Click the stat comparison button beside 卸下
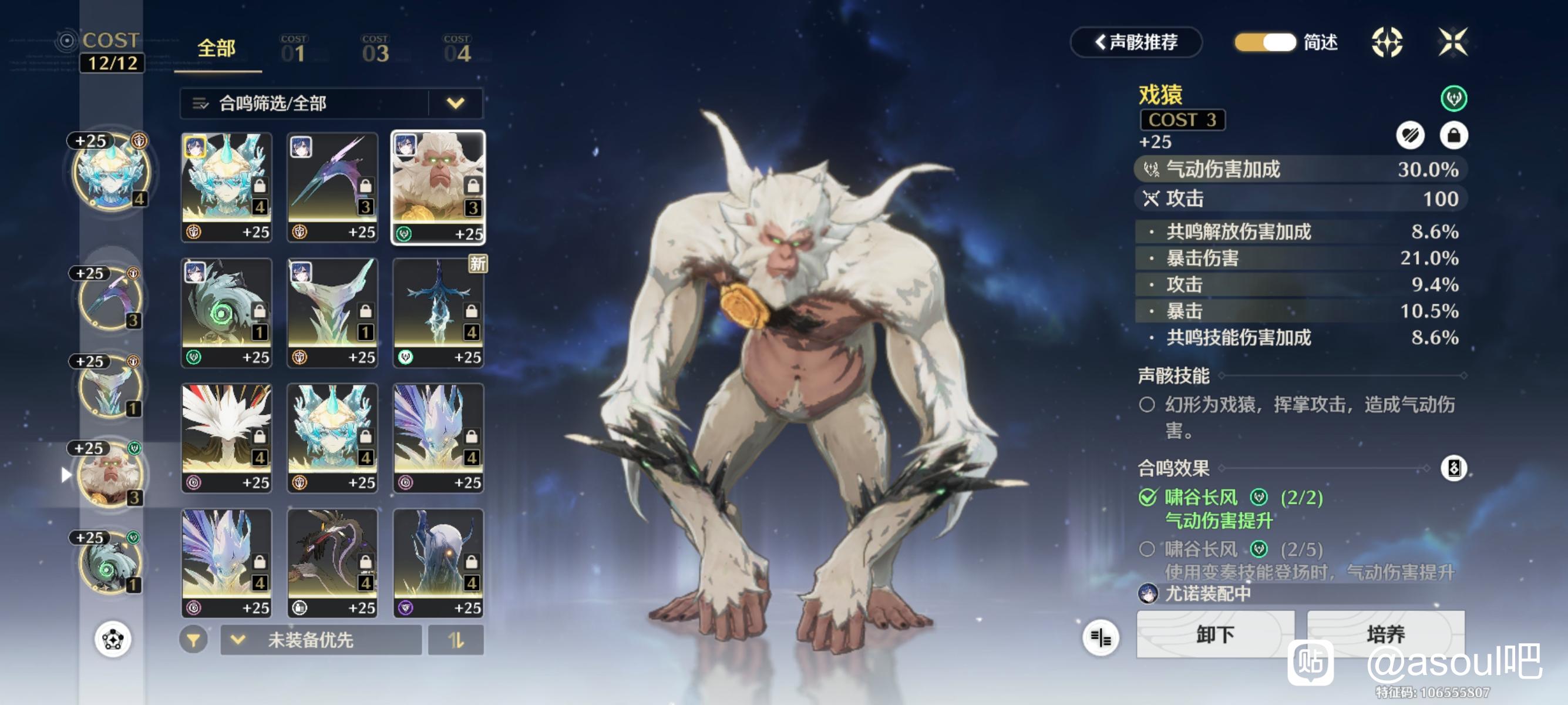 1101,637
